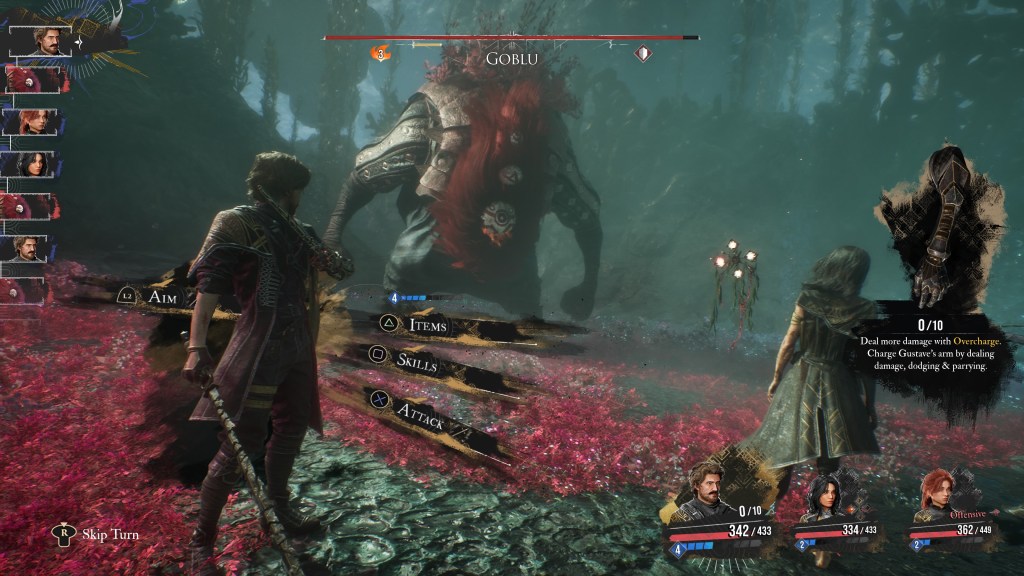Open the Skills menu
The width and height of the screenshot is (1024, 576).
(416, 362)
